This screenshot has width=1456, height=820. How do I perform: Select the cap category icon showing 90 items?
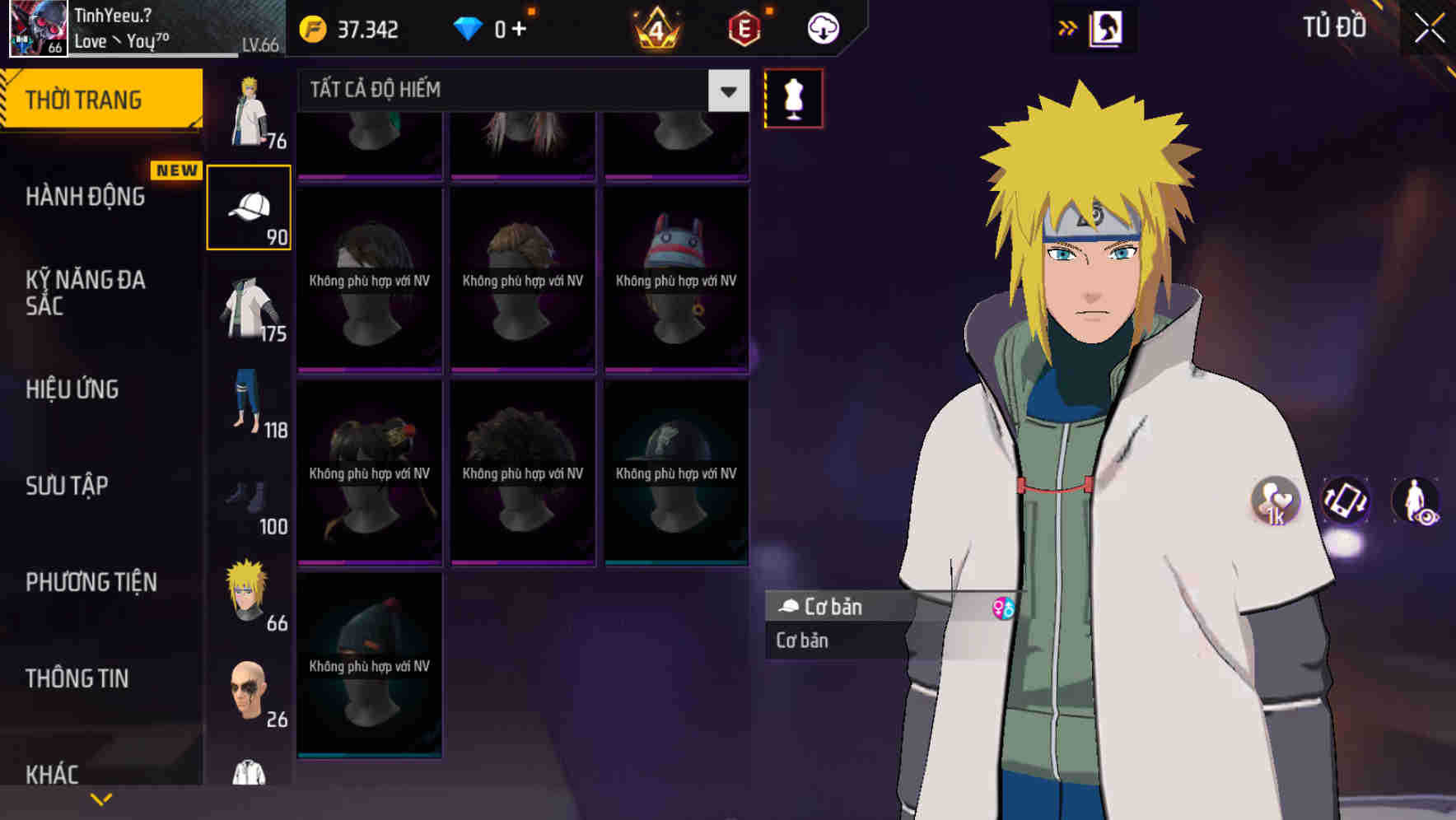point(250,206)
